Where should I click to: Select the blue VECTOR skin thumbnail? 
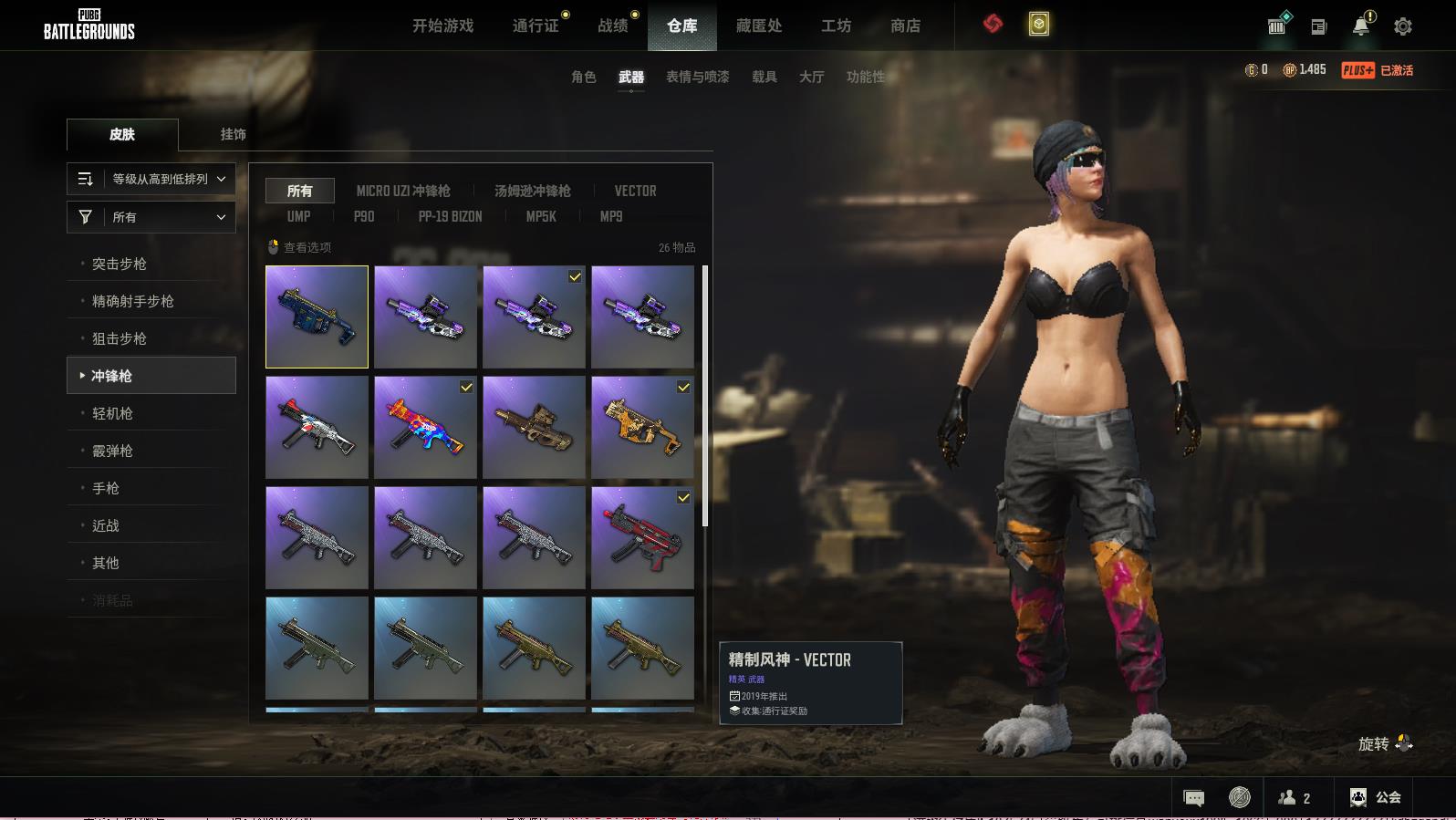tap(317, 317)
